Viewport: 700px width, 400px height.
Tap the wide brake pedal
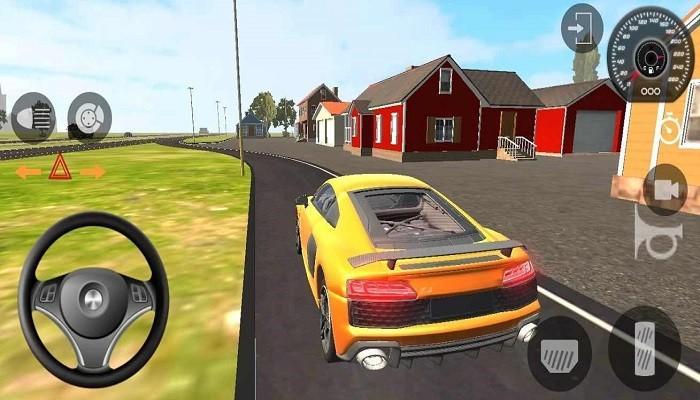(x=559, y=353)
